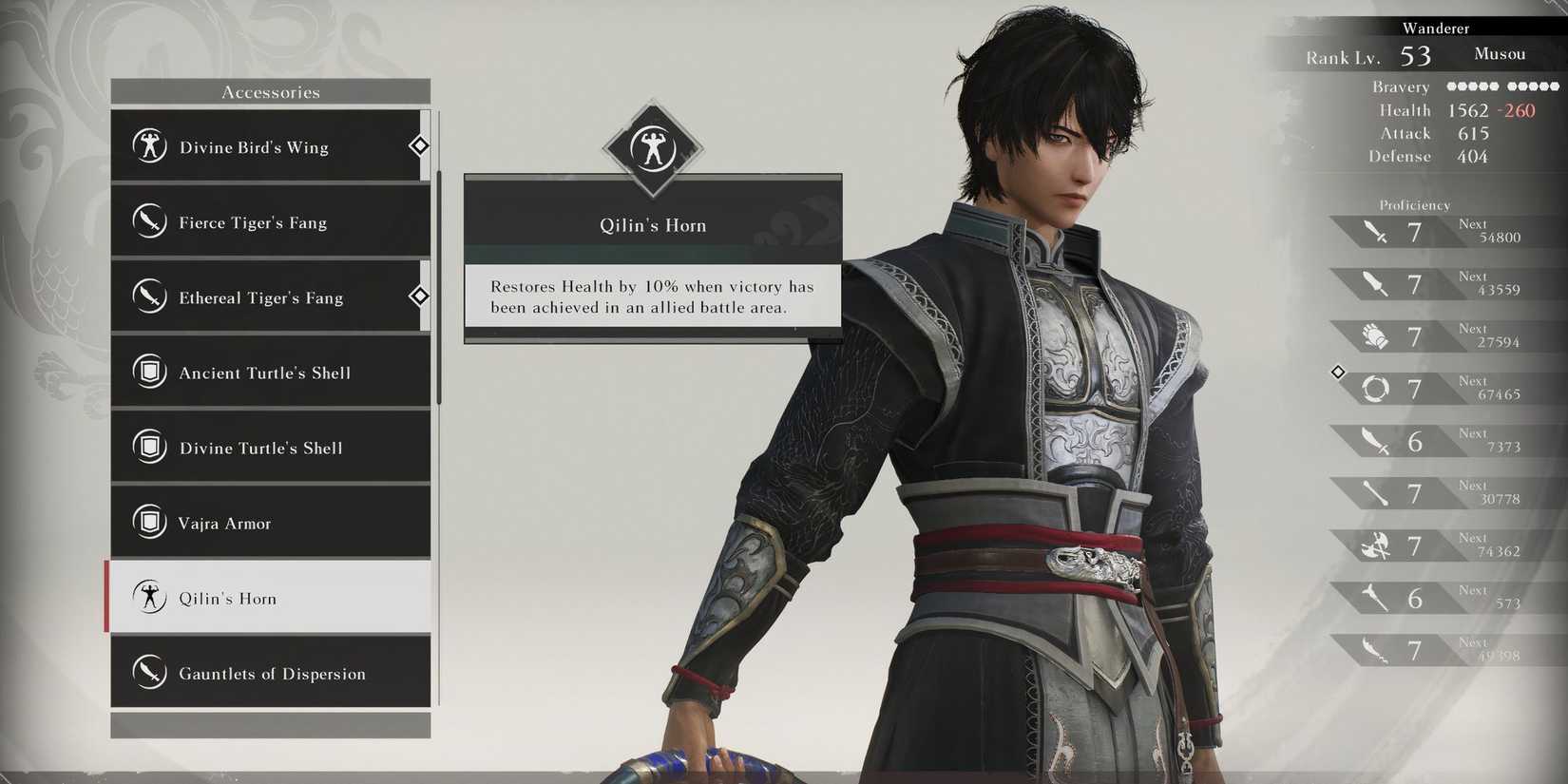The height and width of the screenshot is (784, 1568).
Task: Click the Bravery gauge dots
Action: [x=1501, y=86]
